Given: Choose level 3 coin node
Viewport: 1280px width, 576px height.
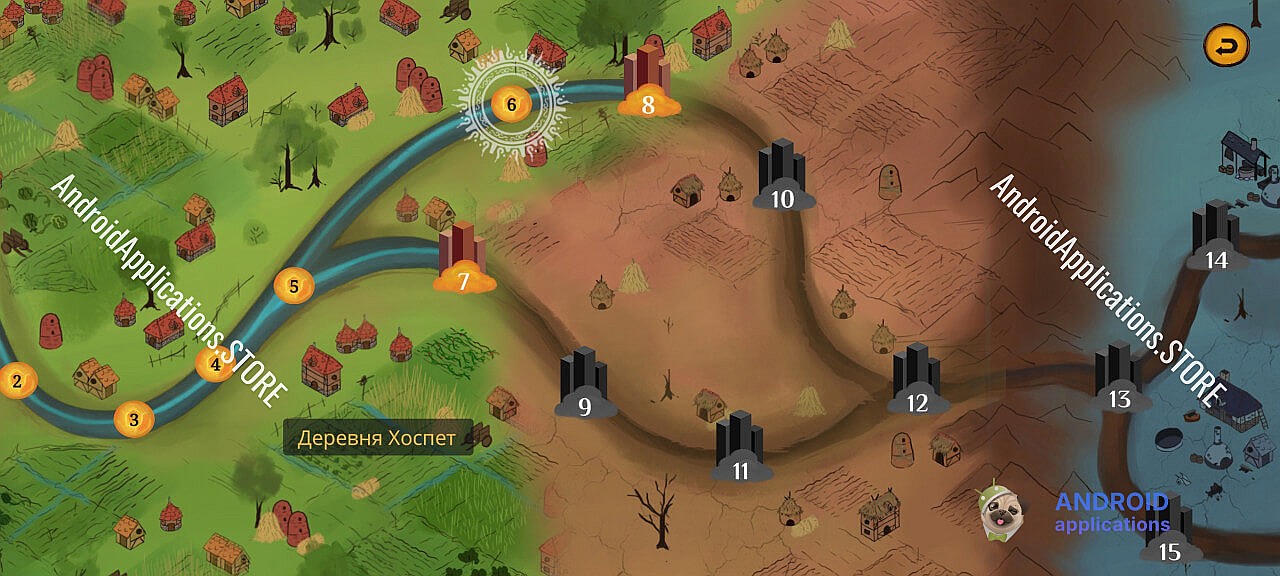Looking at the screenshot, I should click(135, 419).
